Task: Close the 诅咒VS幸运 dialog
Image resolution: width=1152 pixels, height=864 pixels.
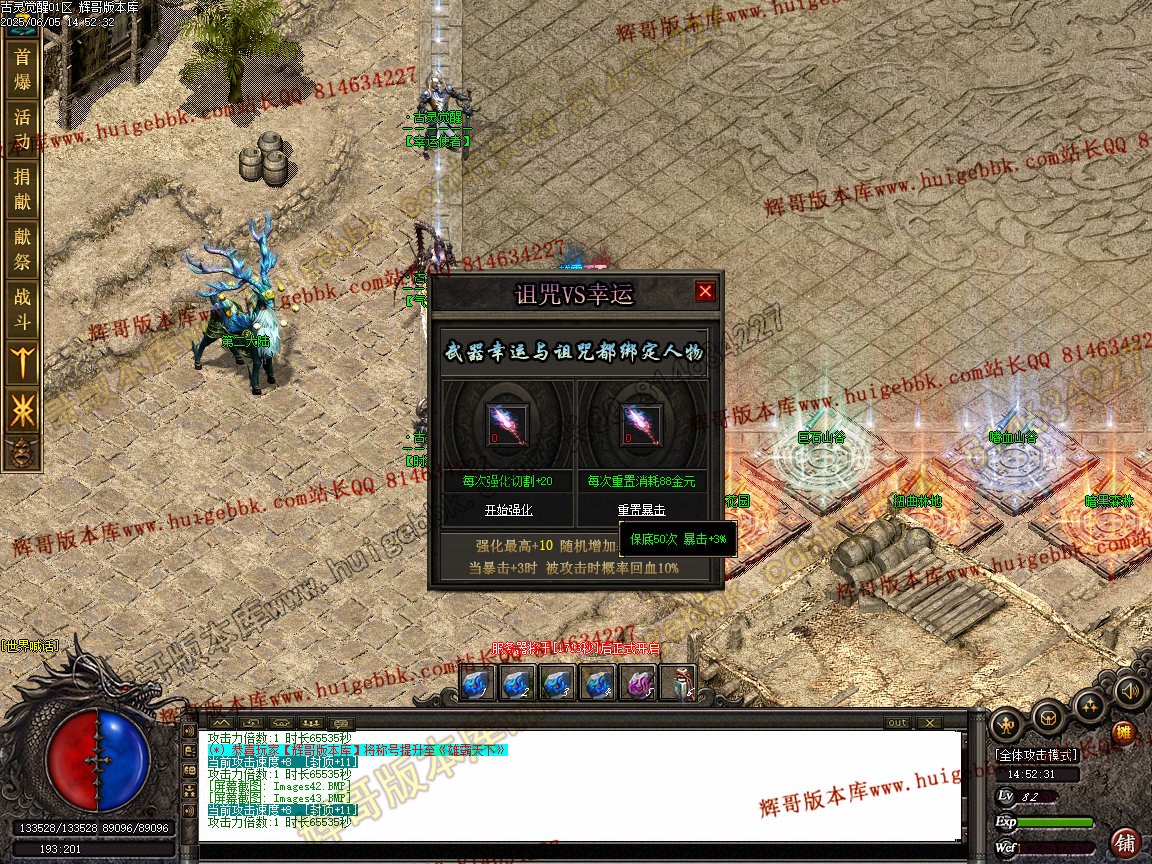Action: click(x=705, y=291)
